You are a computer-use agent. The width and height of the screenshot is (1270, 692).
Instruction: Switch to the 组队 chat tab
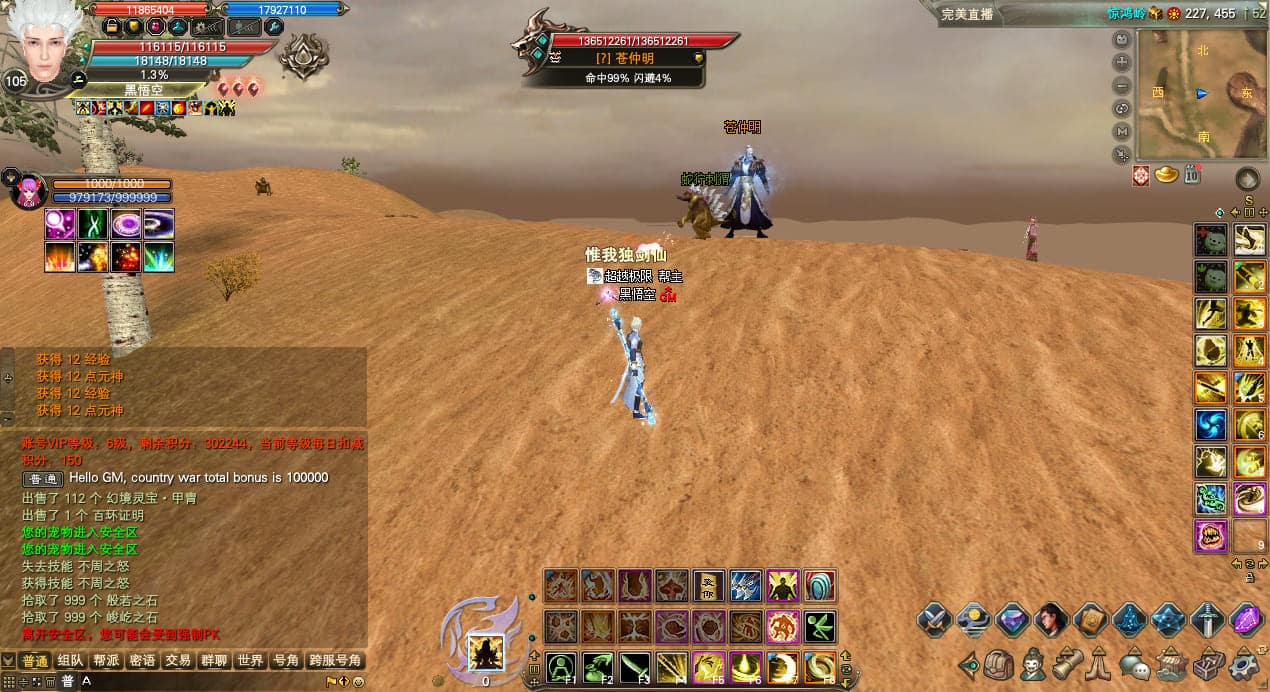coord(70,661)
